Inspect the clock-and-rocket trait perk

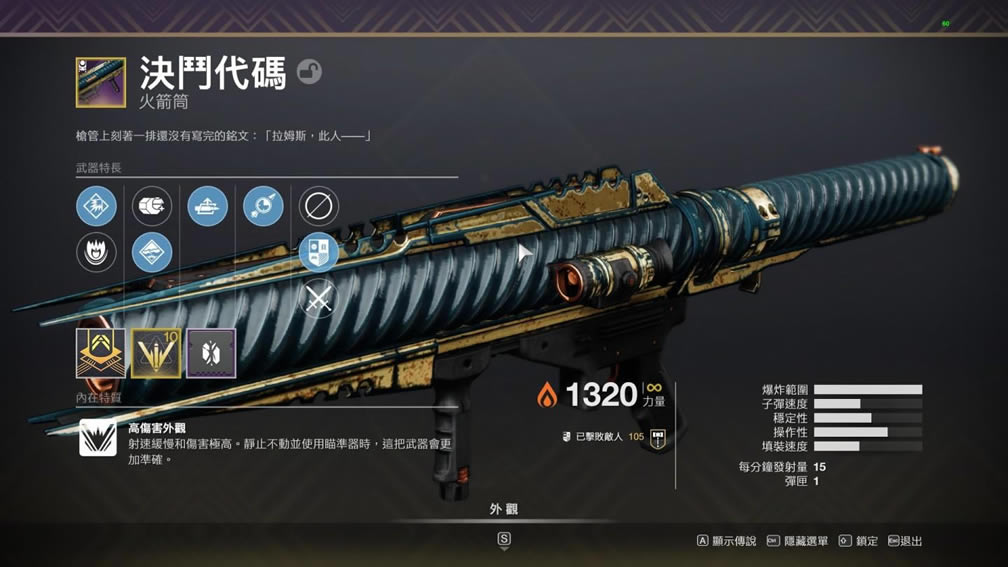[263, 207]
